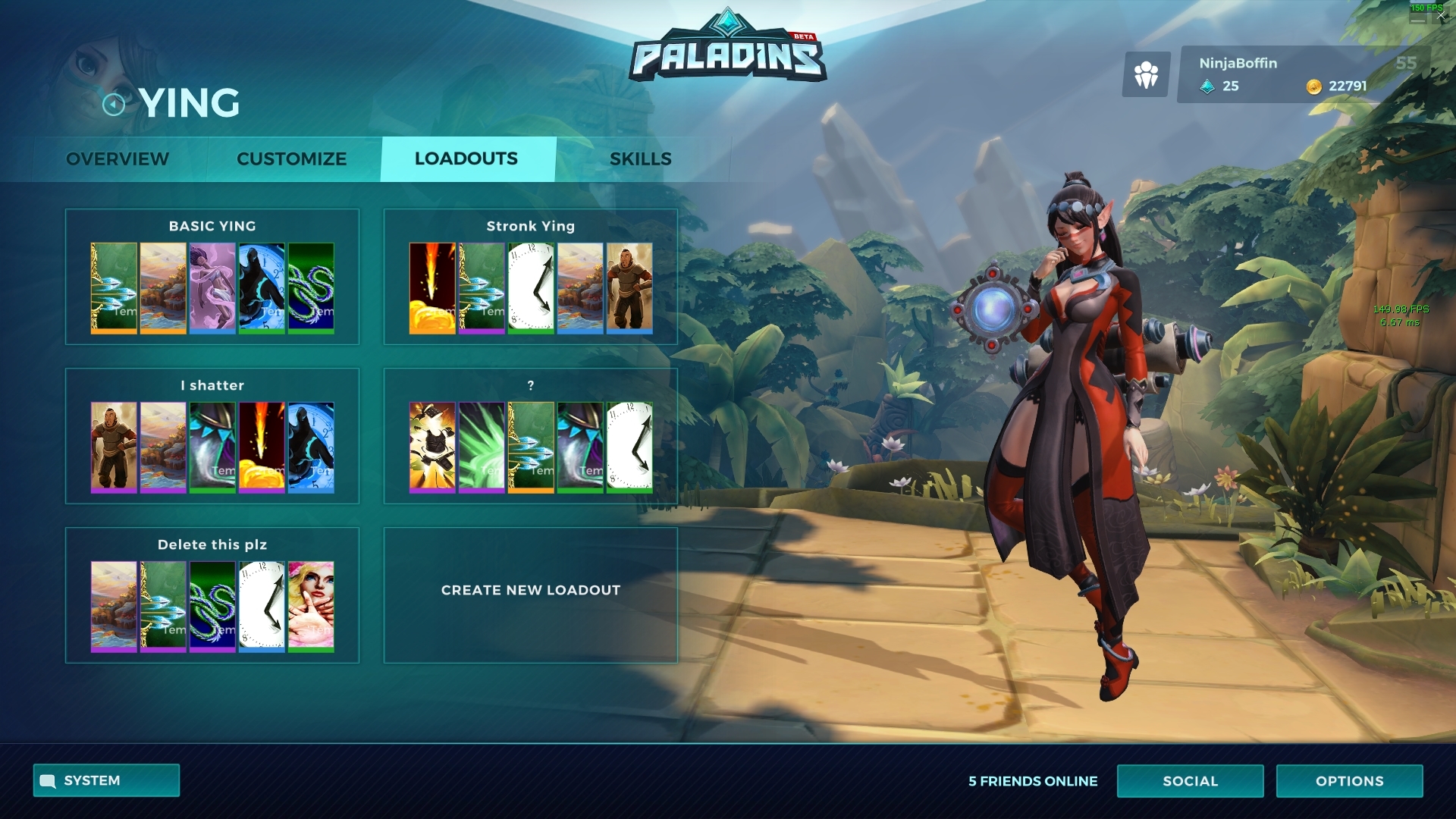The width and height of the screenshot is (1456, 819).
Task: Open the BASIC YING loadout
Action: (212, 227)
